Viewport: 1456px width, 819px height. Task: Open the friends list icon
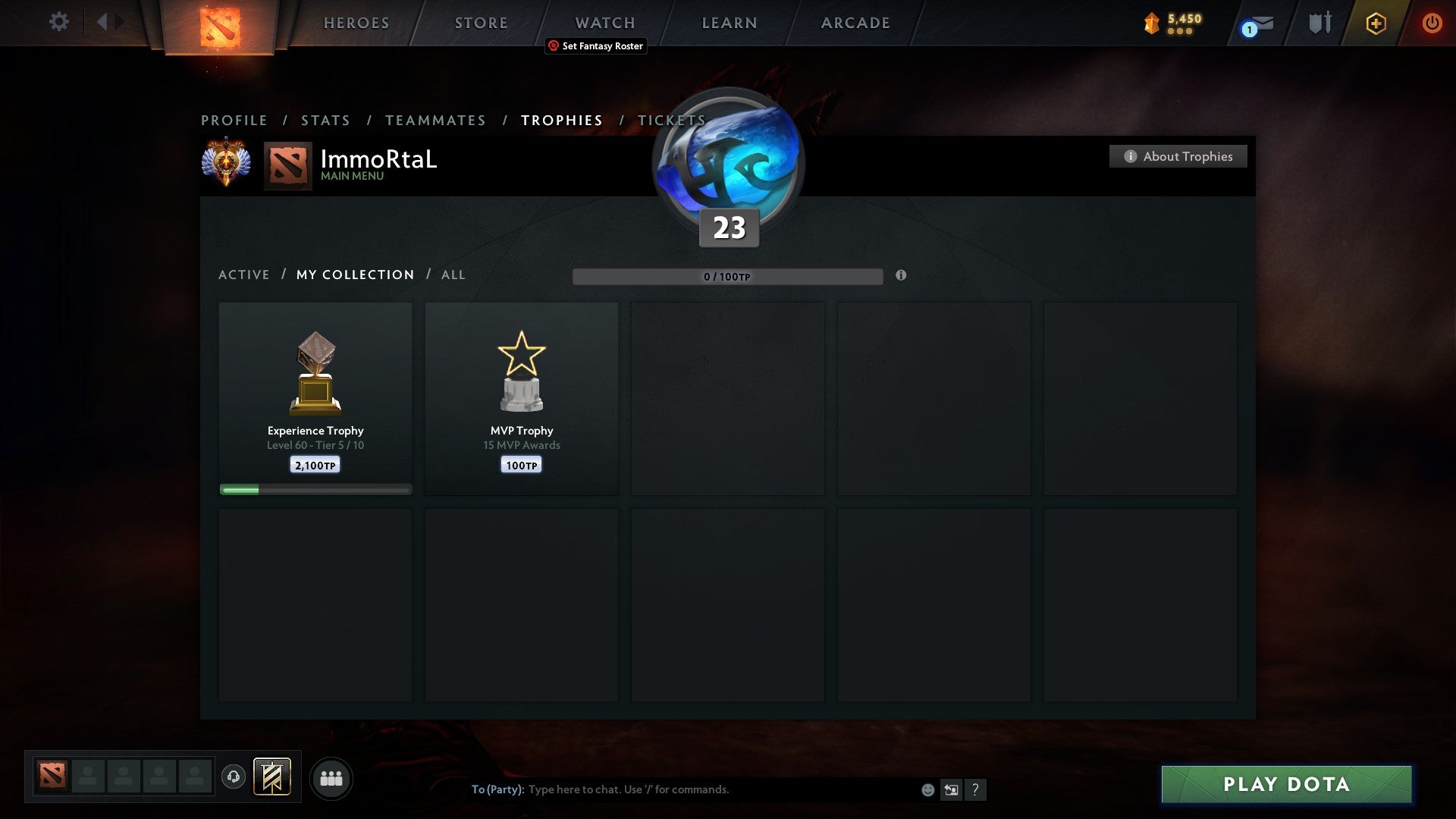[331, 779]
